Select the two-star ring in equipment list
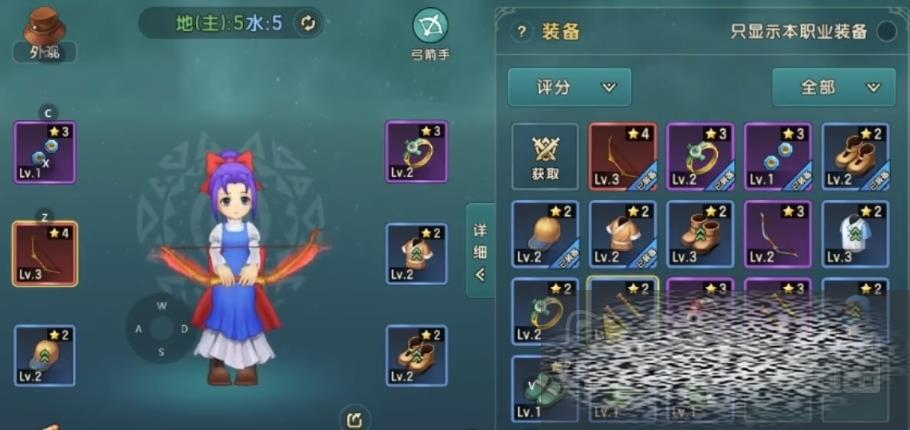Viewport: 910px width, 430px height. coord(545,311)
